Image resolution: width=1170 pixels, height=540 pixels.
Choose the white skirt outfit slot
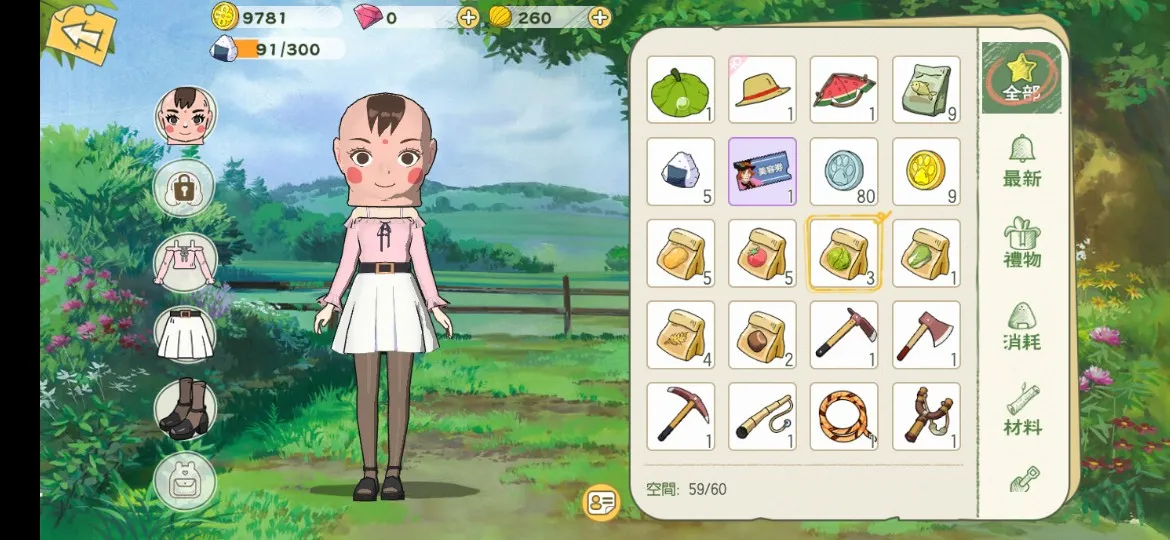coord(184,334)
